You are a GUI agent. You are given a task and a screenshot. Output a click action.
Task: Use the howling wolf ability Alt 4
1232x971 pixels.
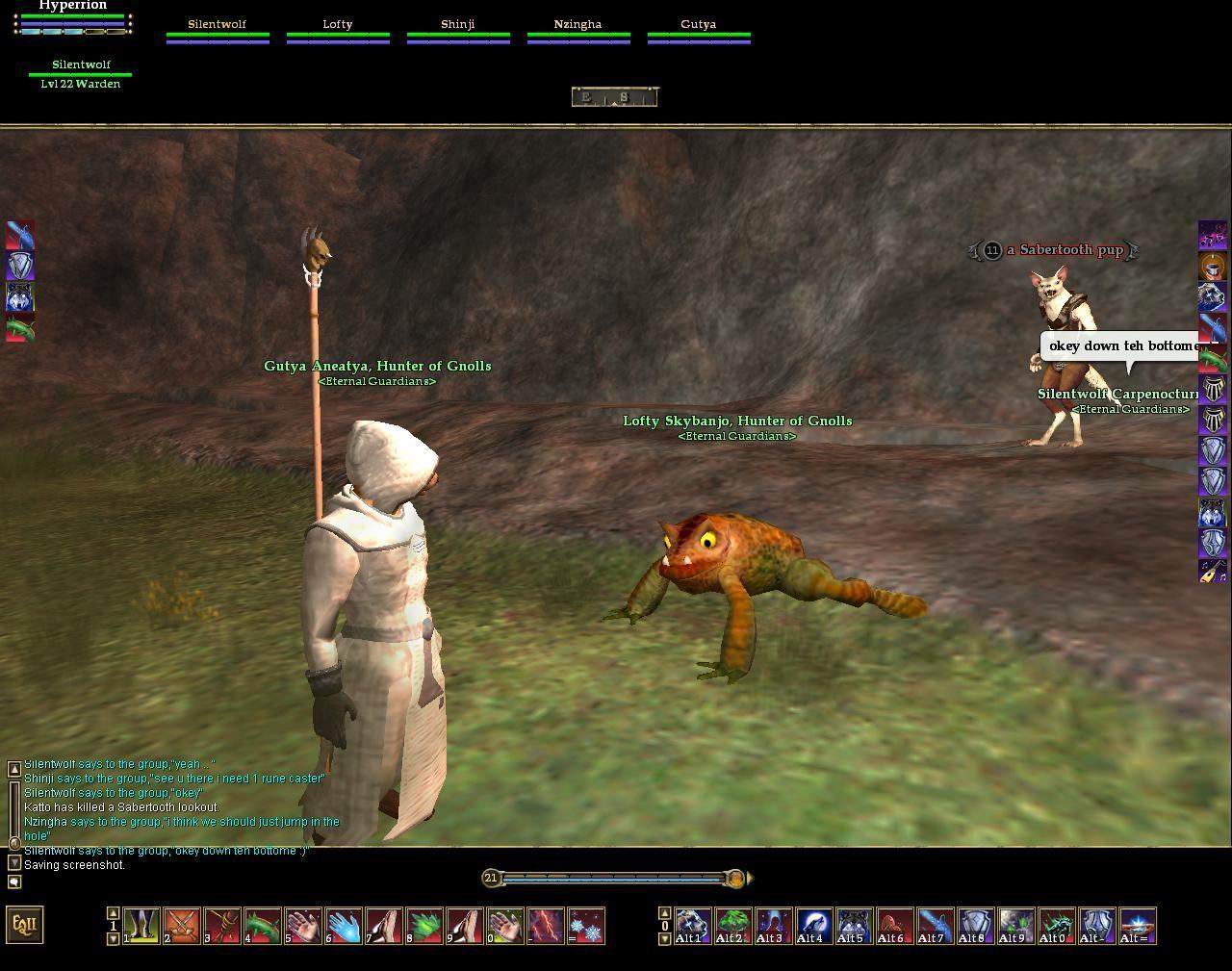click(x=813, y=926)
